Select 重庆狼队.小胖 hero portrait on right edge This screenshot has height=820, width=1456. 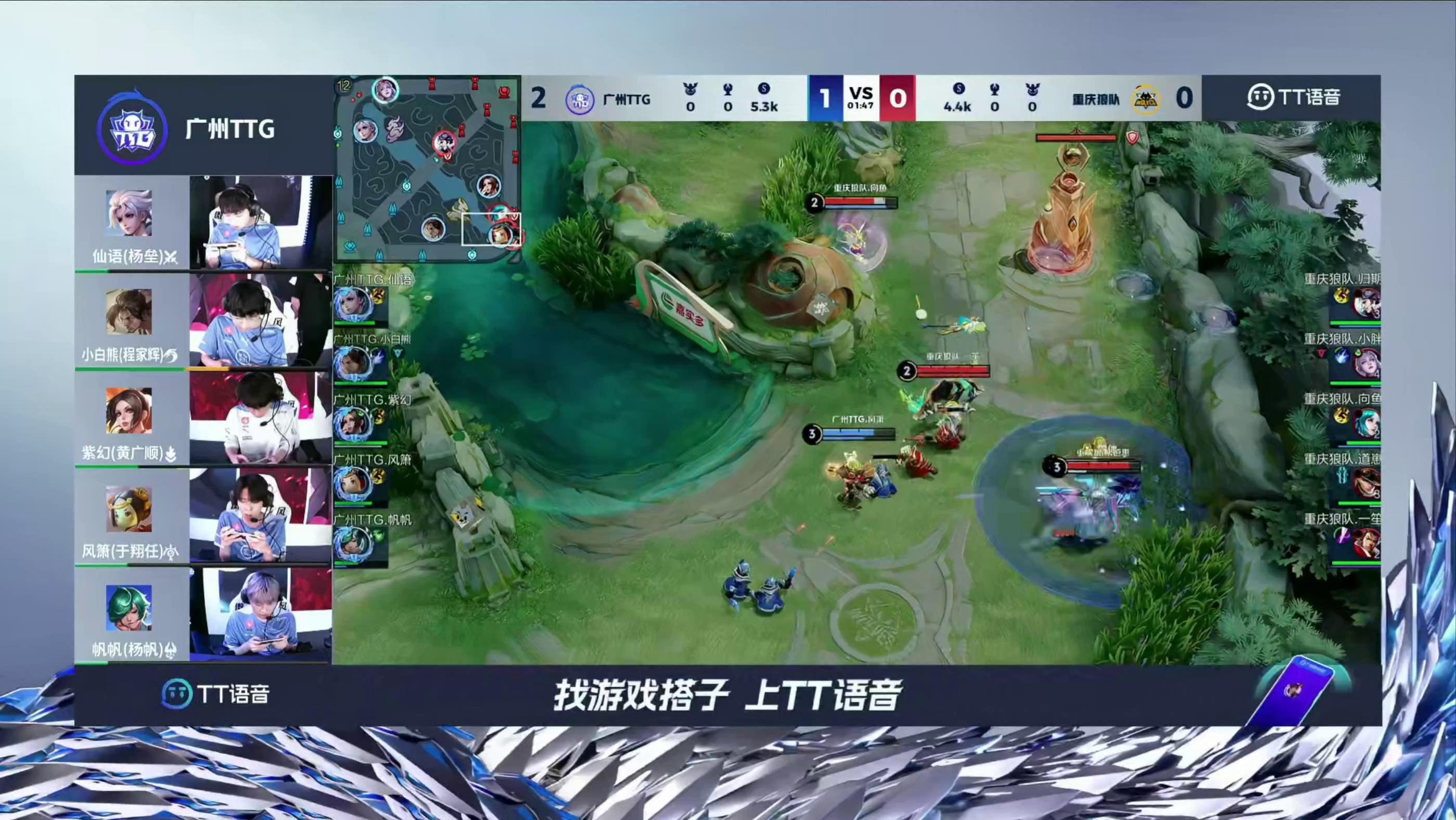tap(1366, 363)
